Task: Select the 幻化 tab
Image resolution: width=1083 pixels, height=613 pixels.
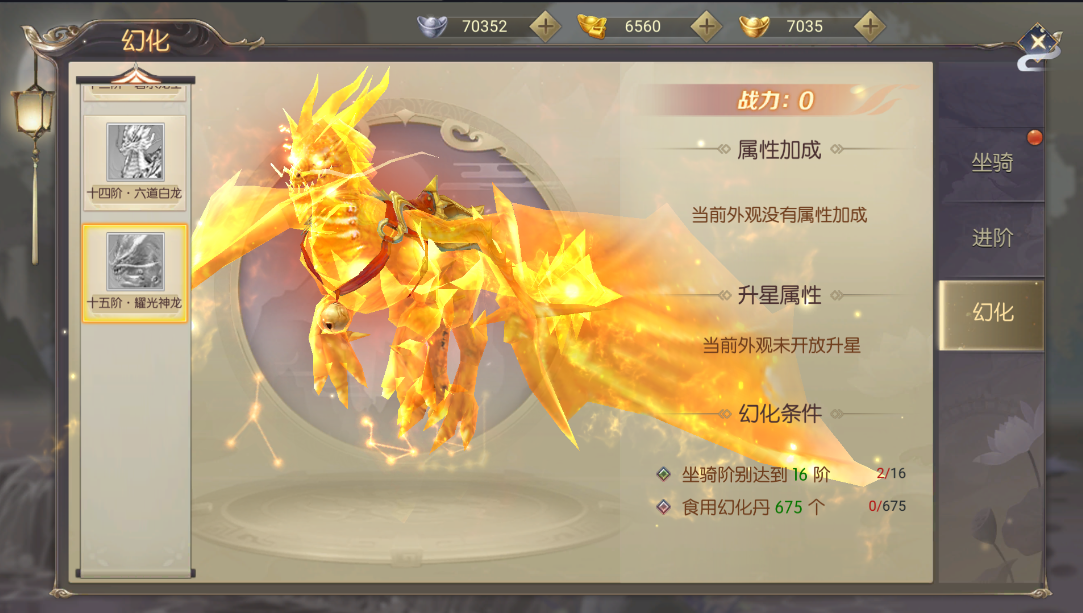Action: [992, 313]
